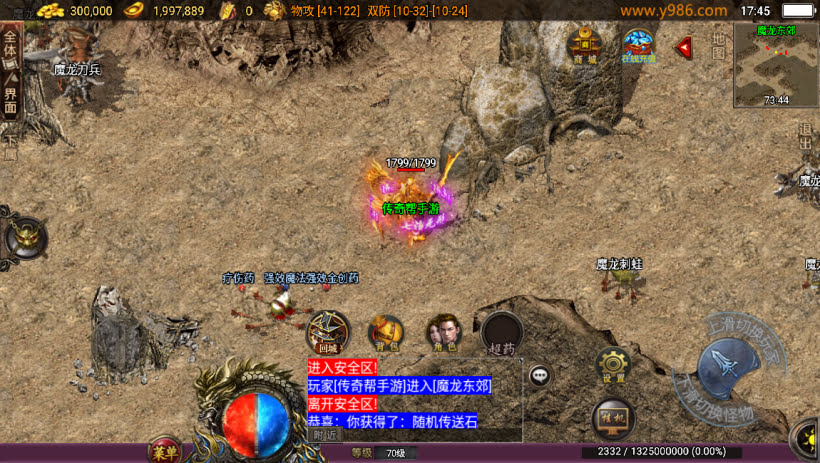Open the 设置 gear settings
Viewport: 820px width, 463px height.
point(613,366)
